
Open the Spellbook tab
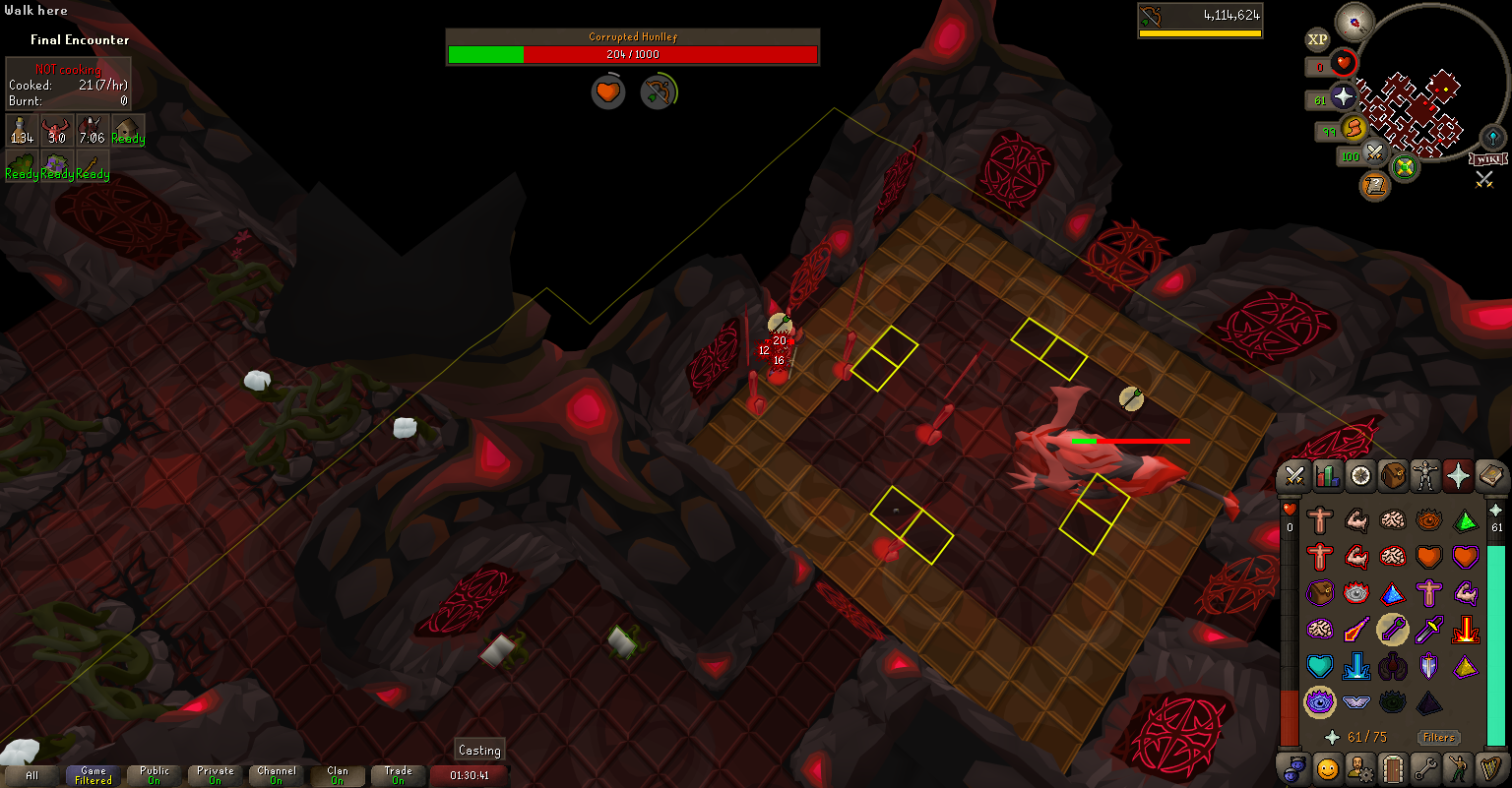pos(1490,476)
